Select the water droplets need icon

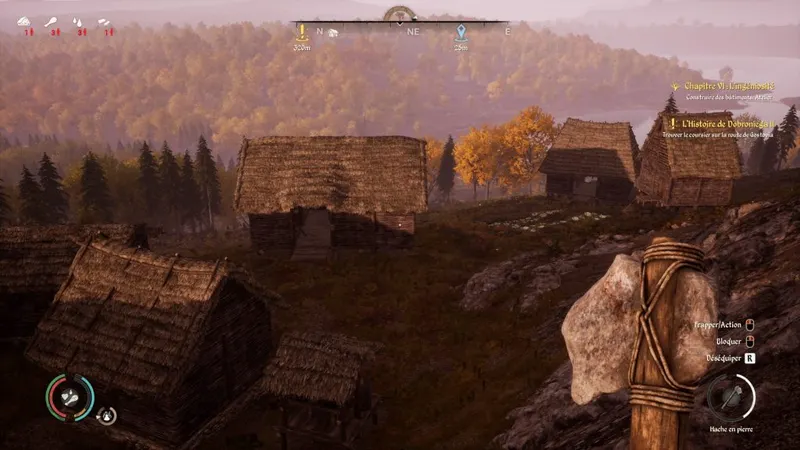78,22
